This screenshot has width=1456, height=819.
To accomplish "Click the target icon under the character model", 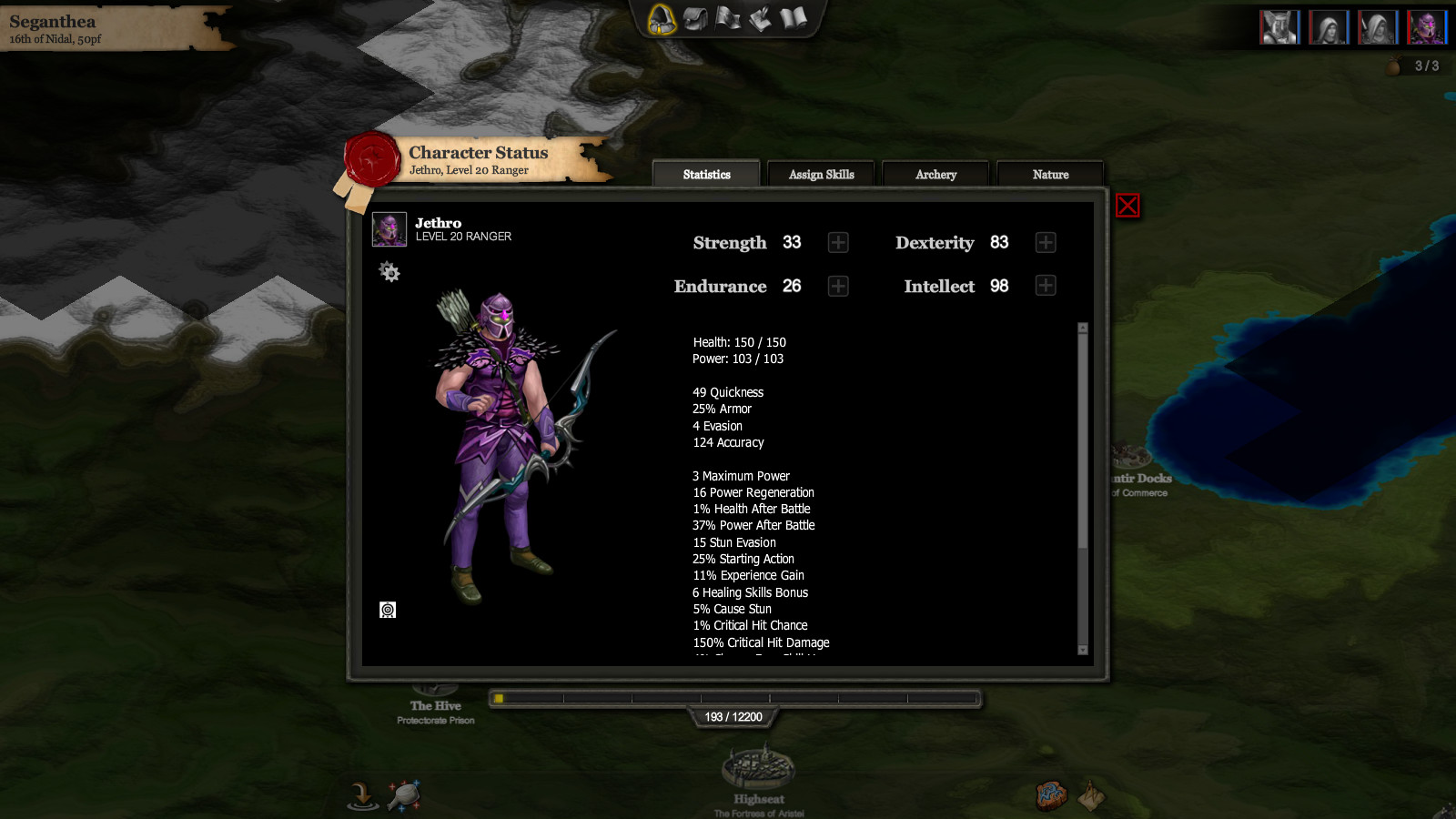I will [x=389, y=610].
